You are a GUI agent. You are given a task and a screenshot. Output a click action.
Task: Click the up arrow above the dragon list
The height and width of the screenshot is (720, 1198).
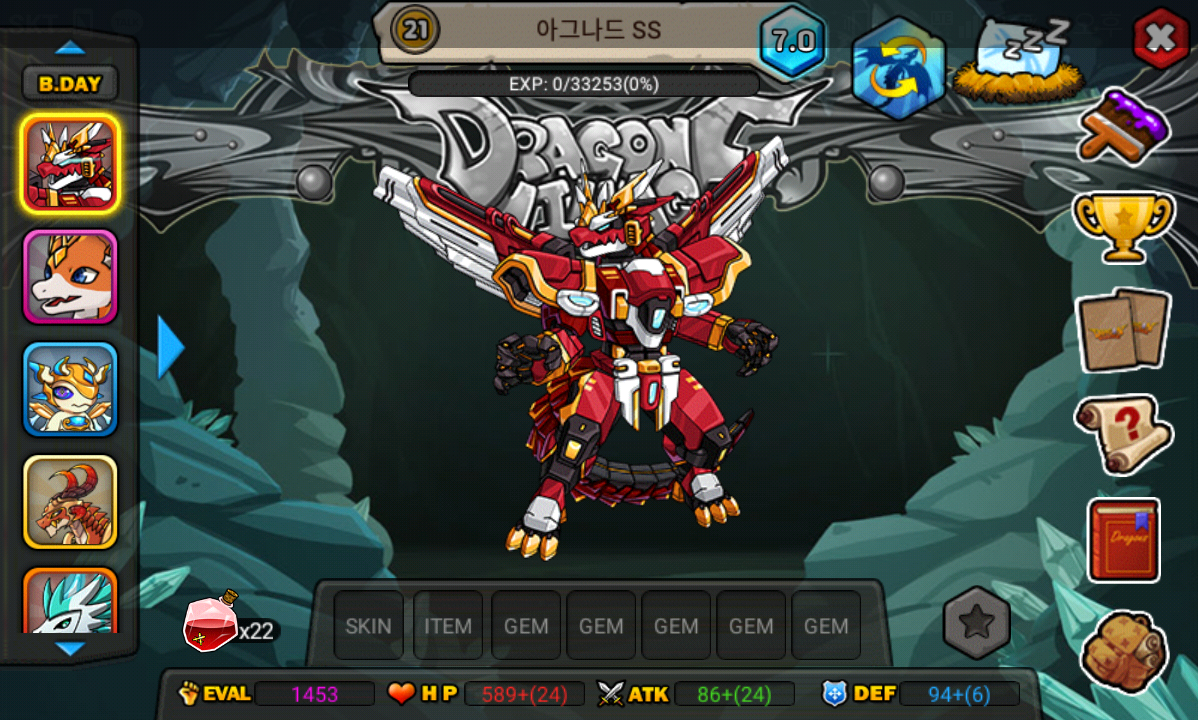tap(70, 47)
